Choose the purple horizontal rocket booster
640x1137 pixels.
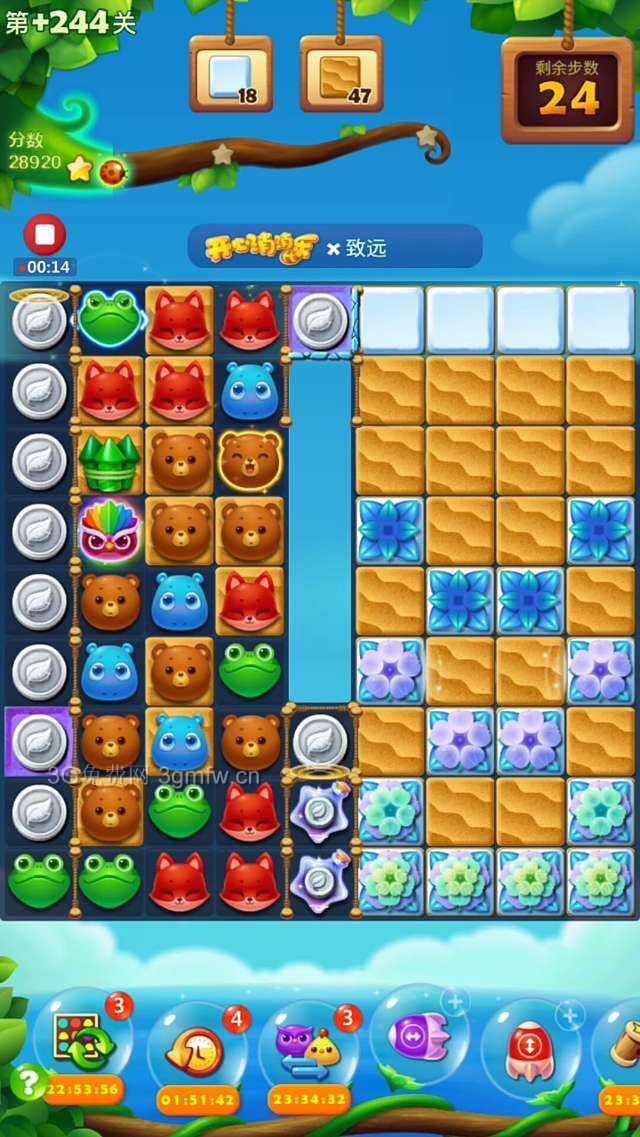(417, 1036)
